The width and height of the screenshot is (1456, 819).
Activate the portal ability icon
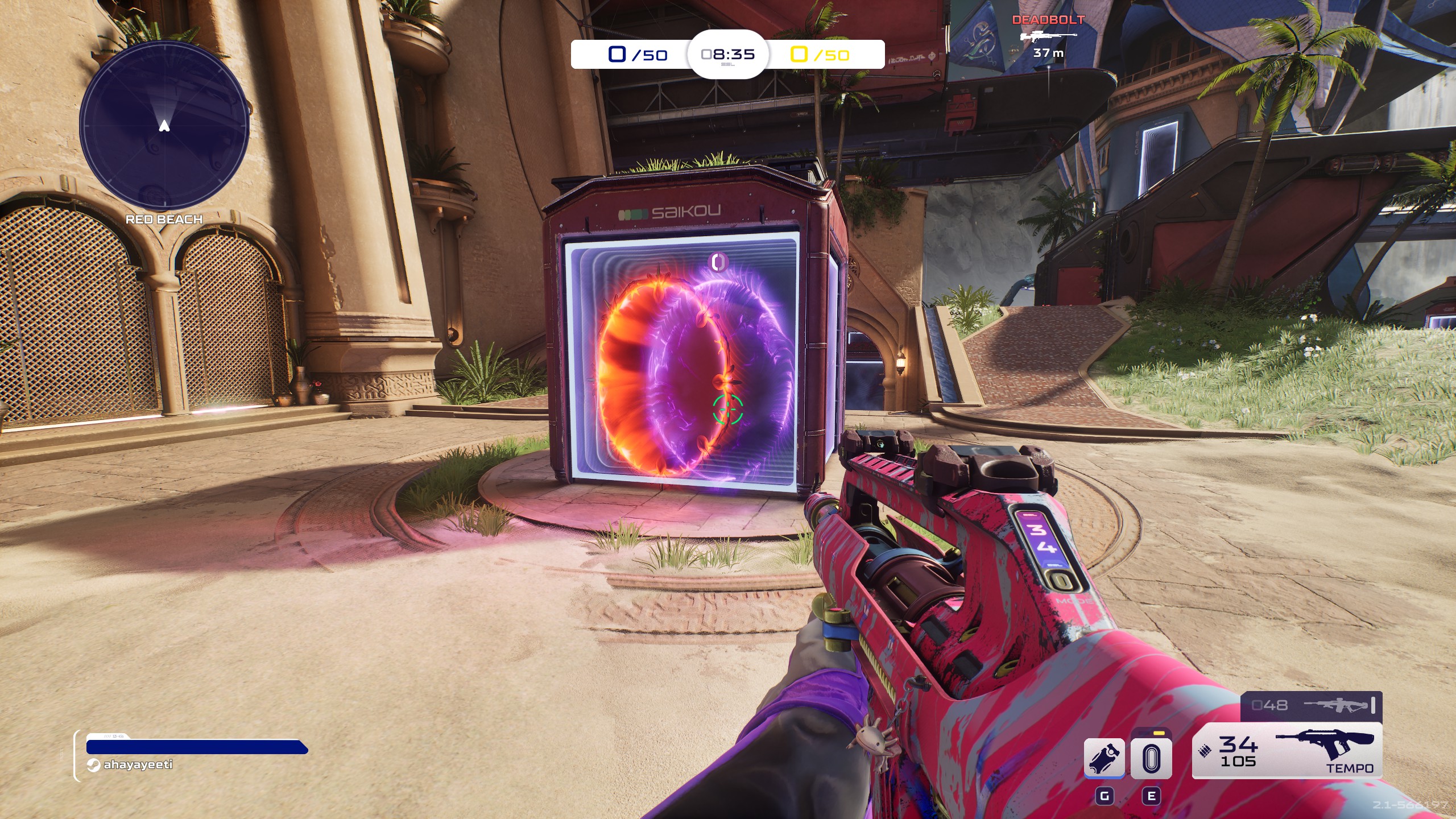(1151, 758)
